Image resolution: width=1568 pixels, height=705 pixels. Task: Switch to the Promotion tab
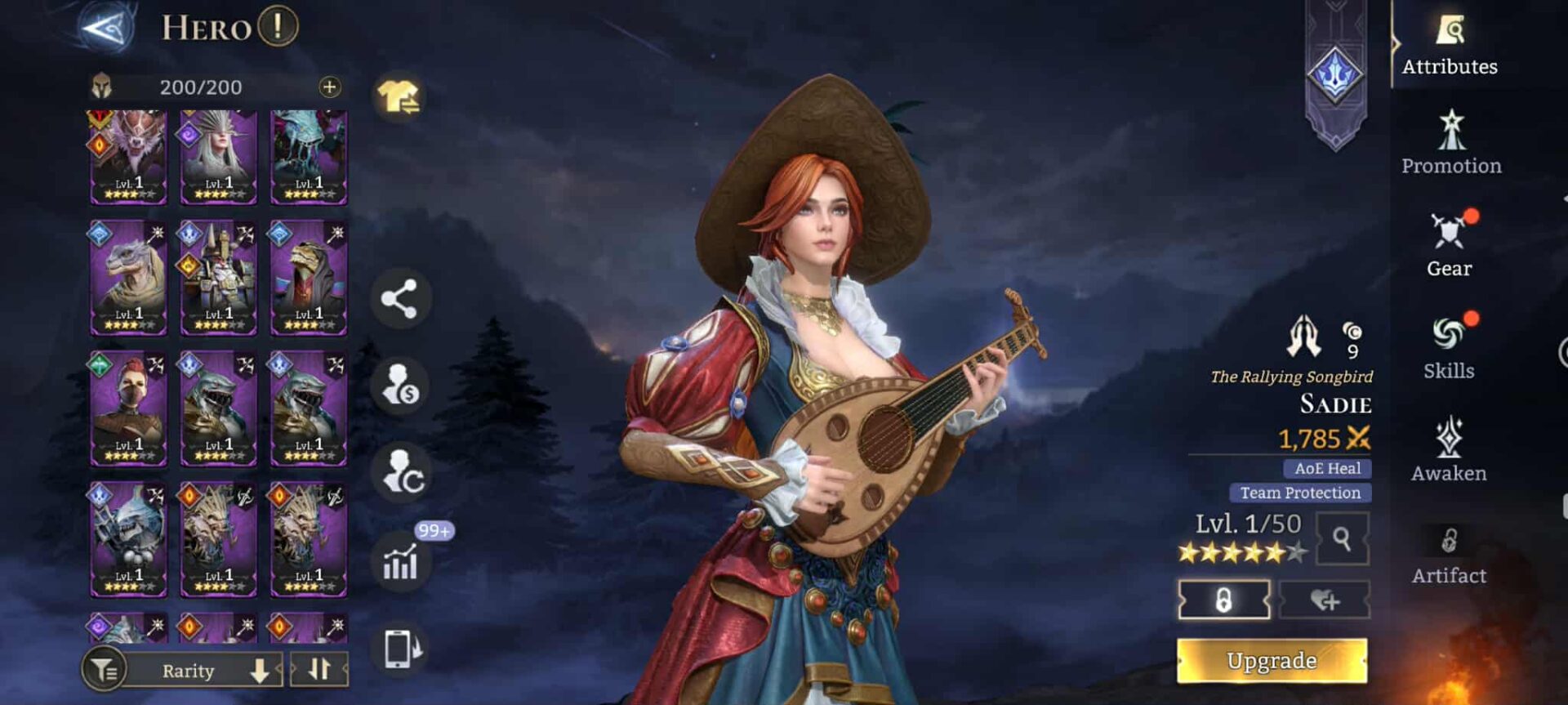(1451, 143)
